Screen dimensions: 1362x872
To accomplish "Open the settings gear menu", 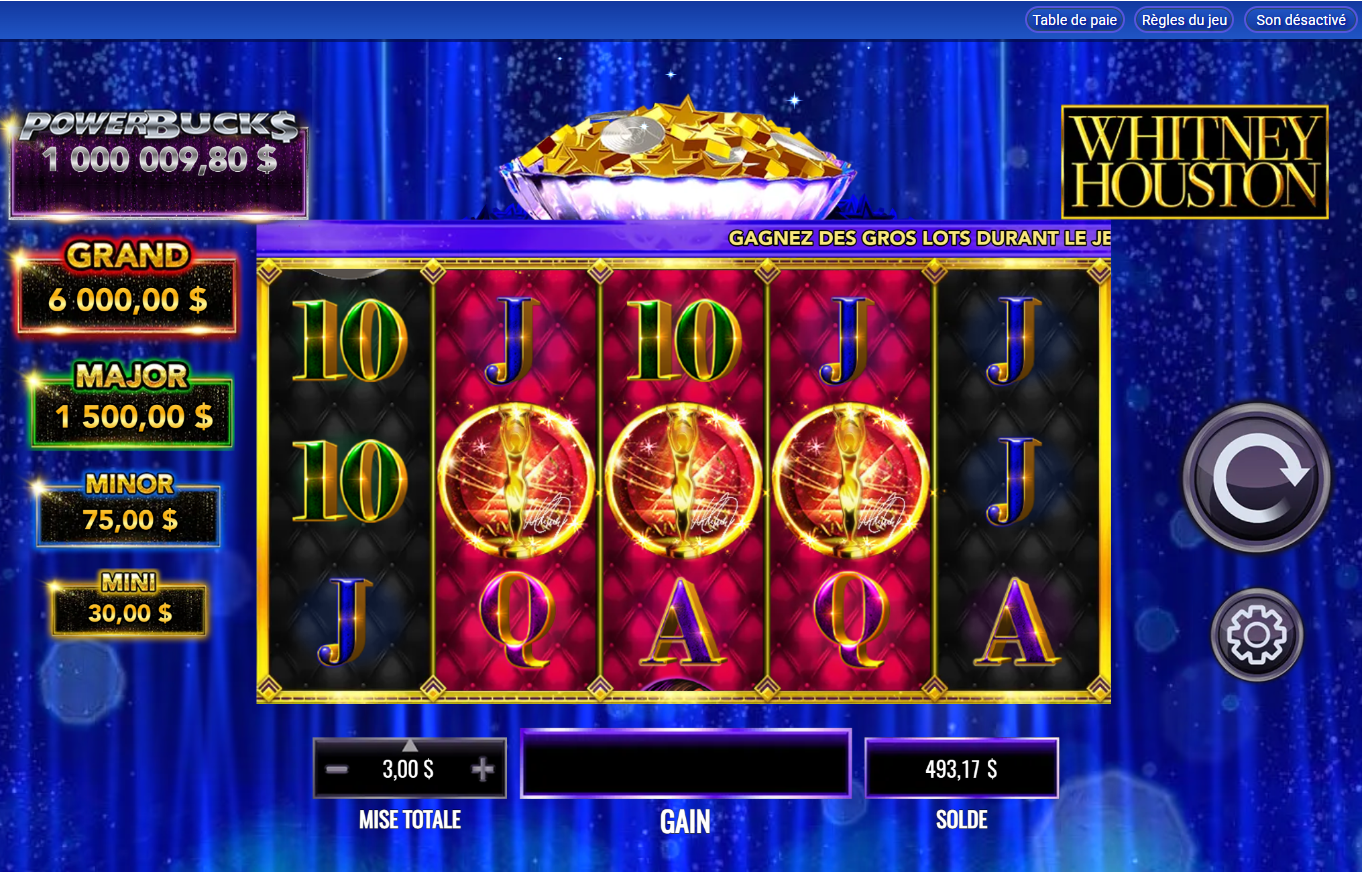I will pos(1256,633).
